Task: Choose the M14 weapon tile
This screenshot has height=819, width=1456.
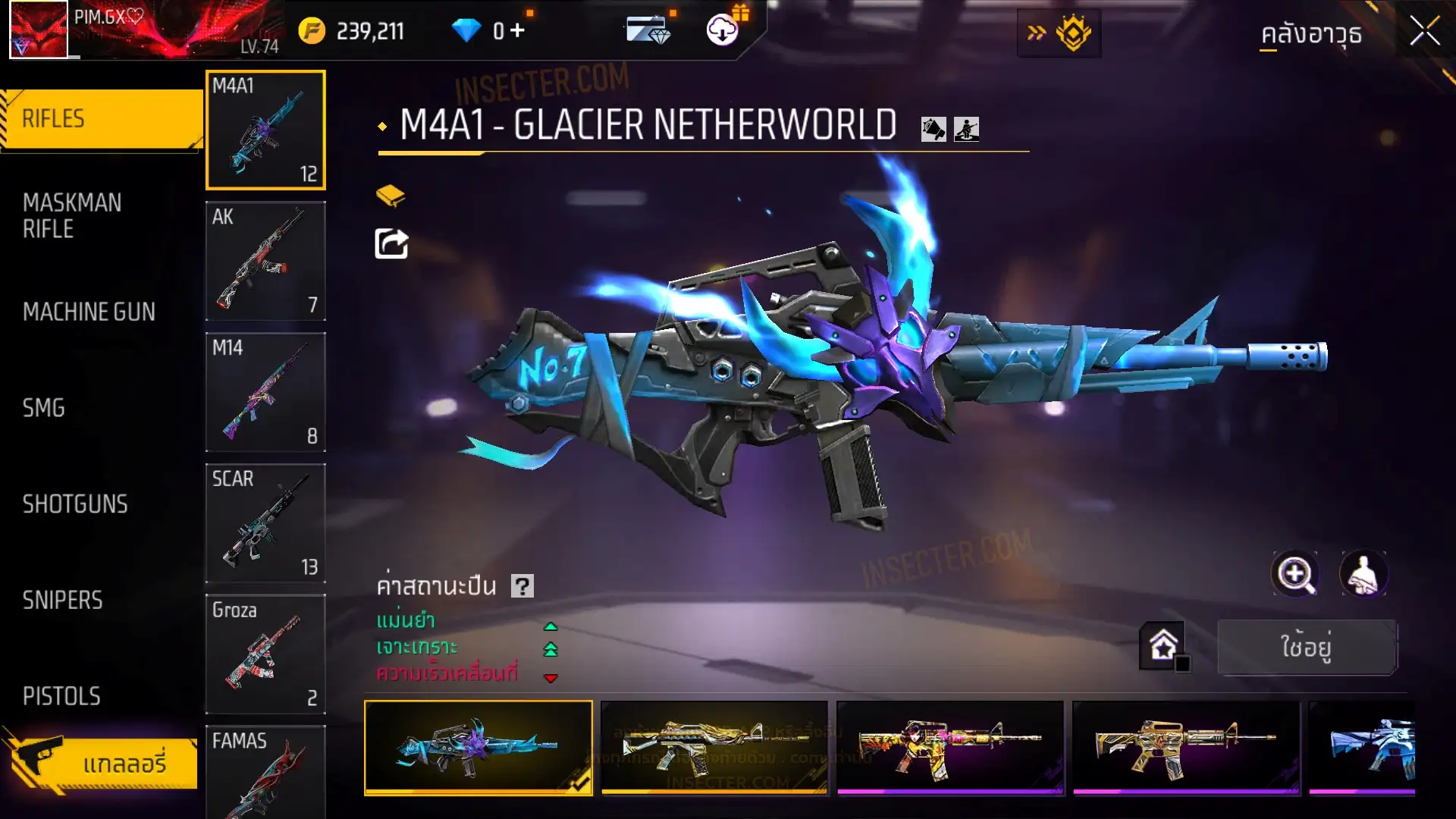Action: tap(265, 392)
